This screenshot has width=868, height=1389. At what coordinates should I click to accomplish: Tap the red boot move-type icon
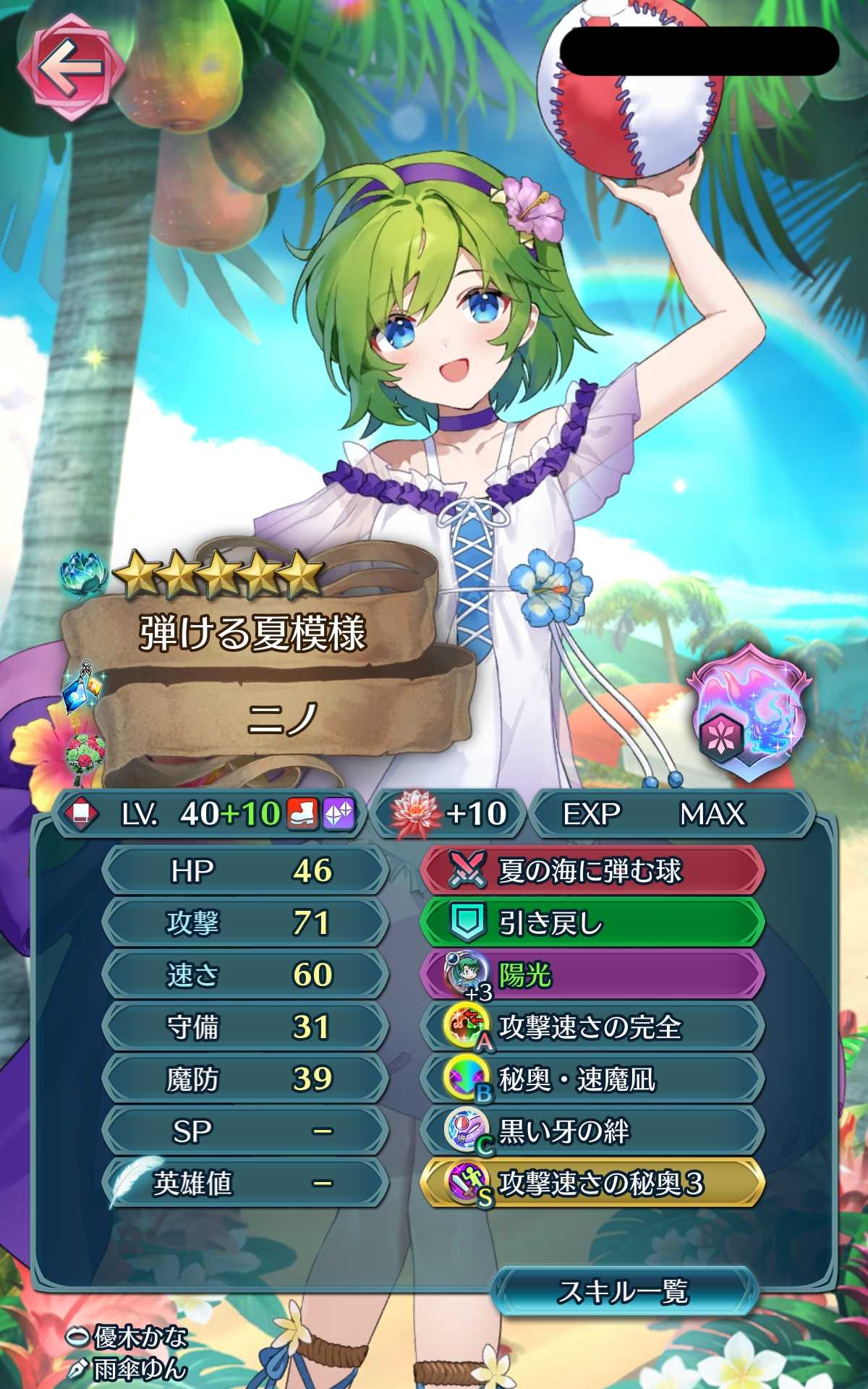pos(302,814)
